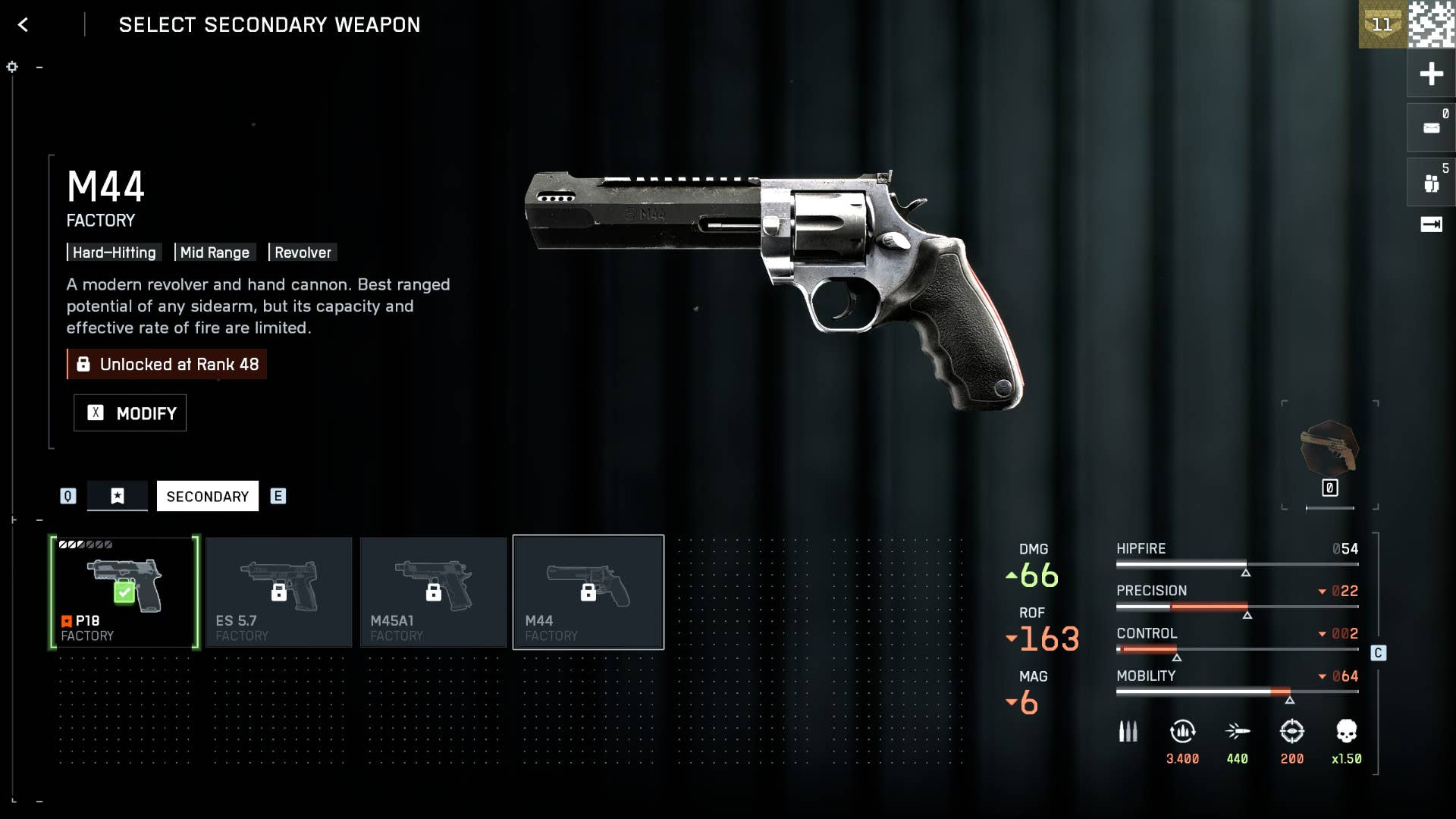Click the revolver skin preview thumbnail
The image size is (1456, 819).
(x=1329, y=449)
